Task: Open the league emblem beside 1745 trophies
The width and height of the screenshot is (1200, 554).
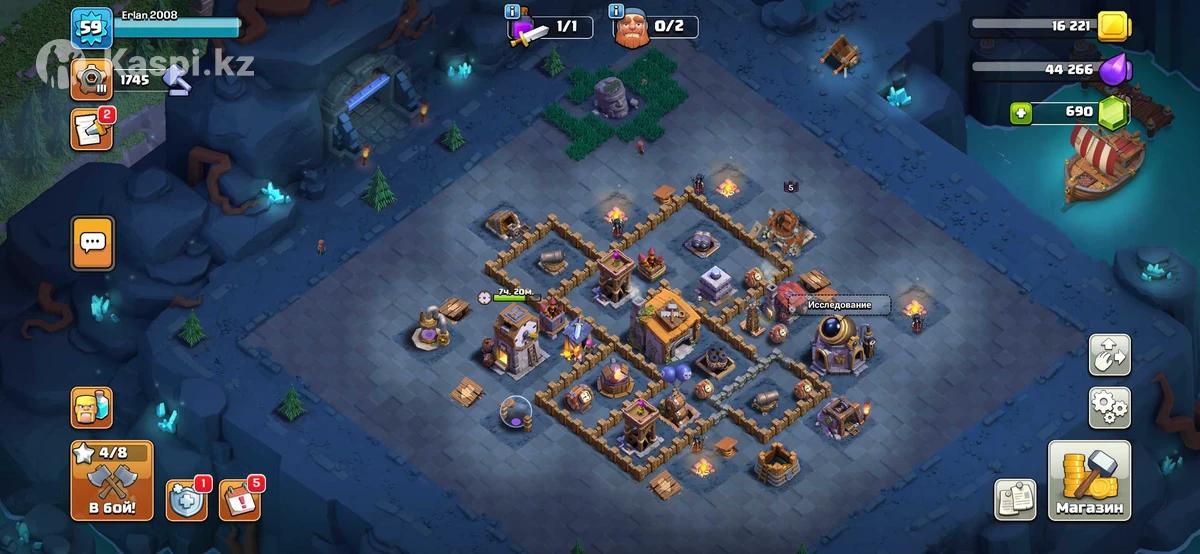Action: [90, 76]
